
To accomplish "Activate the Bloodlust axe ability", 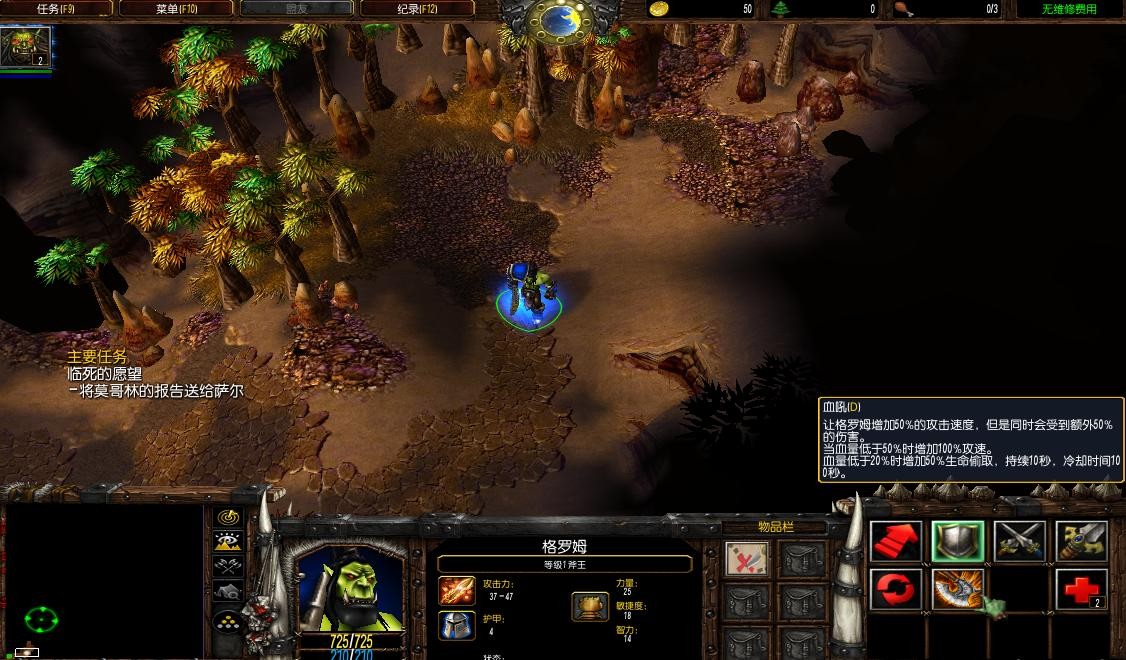I will click(x=958, y=590).
